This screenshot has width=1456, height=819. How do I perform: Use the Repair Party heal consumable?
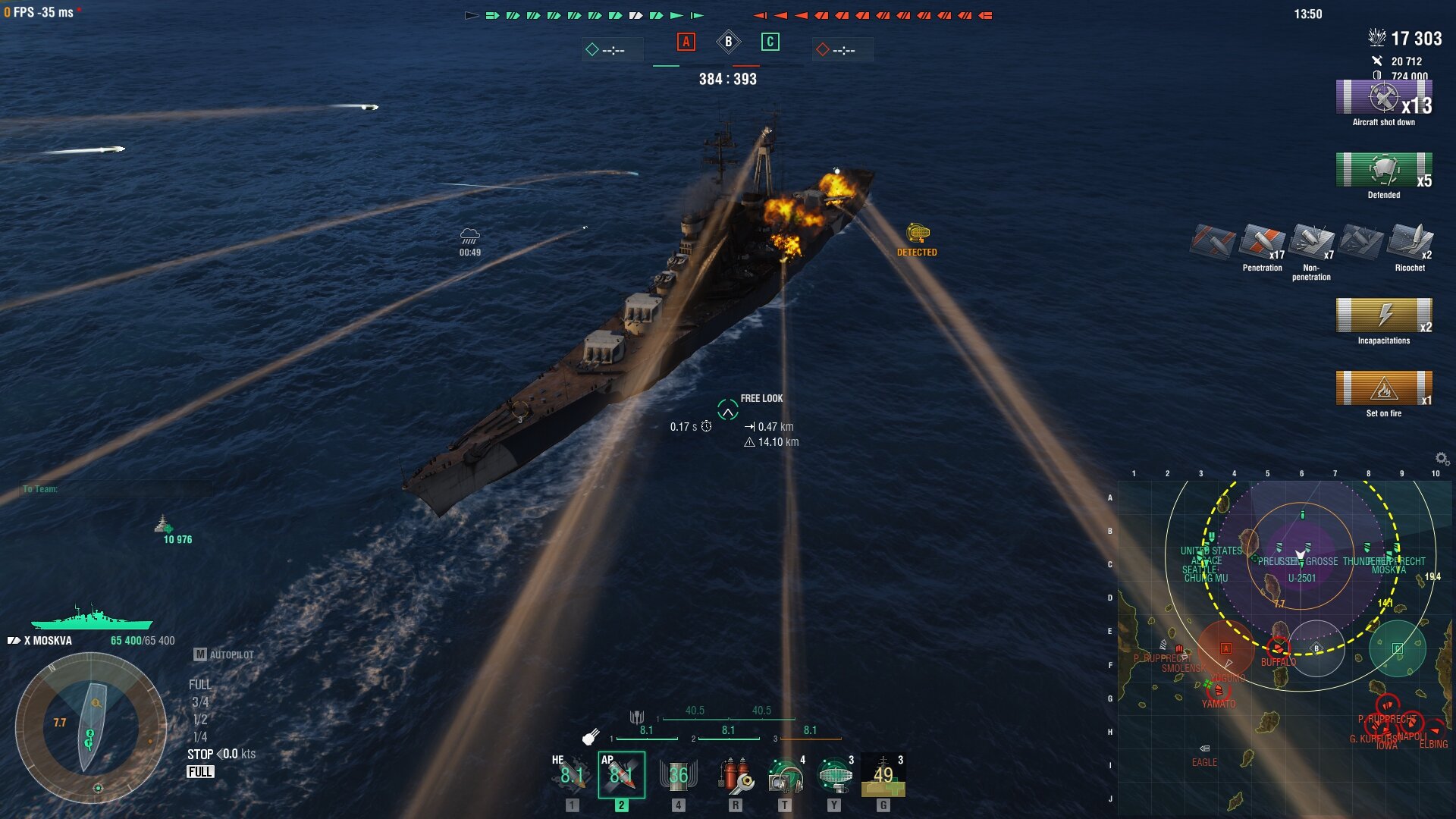click(x=883, y=774)
